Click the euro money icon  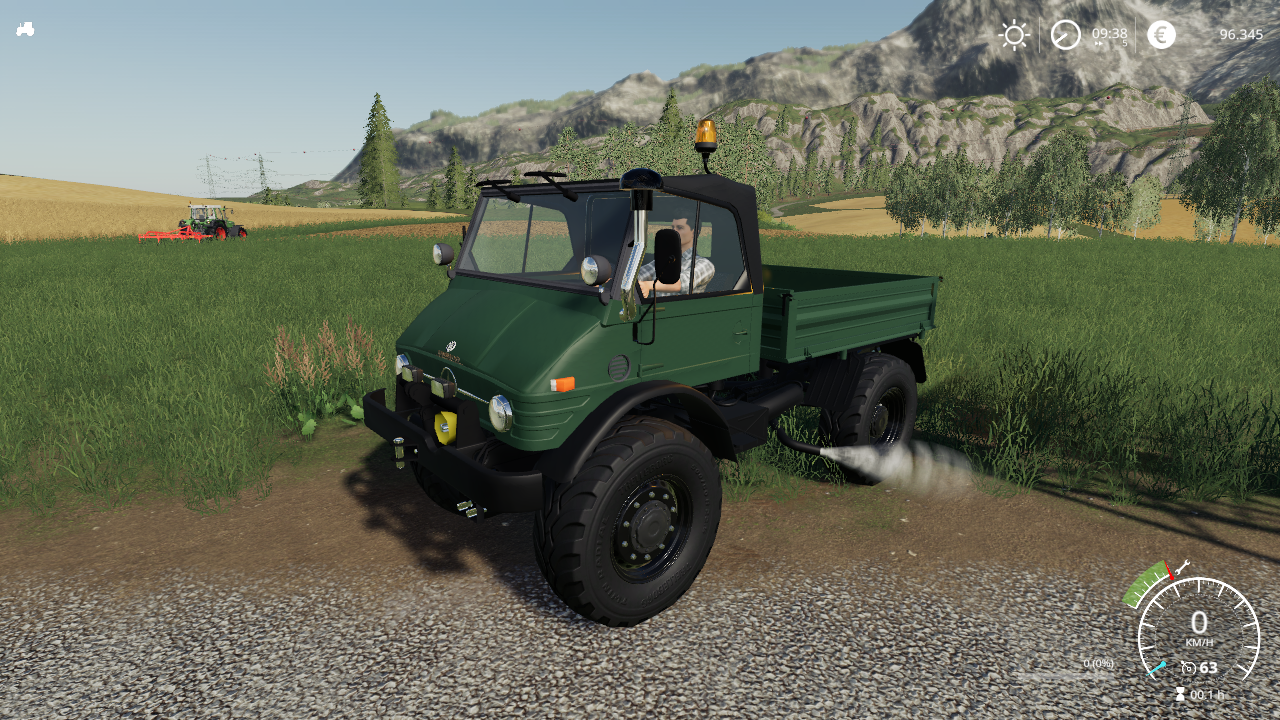[1161, 35]
